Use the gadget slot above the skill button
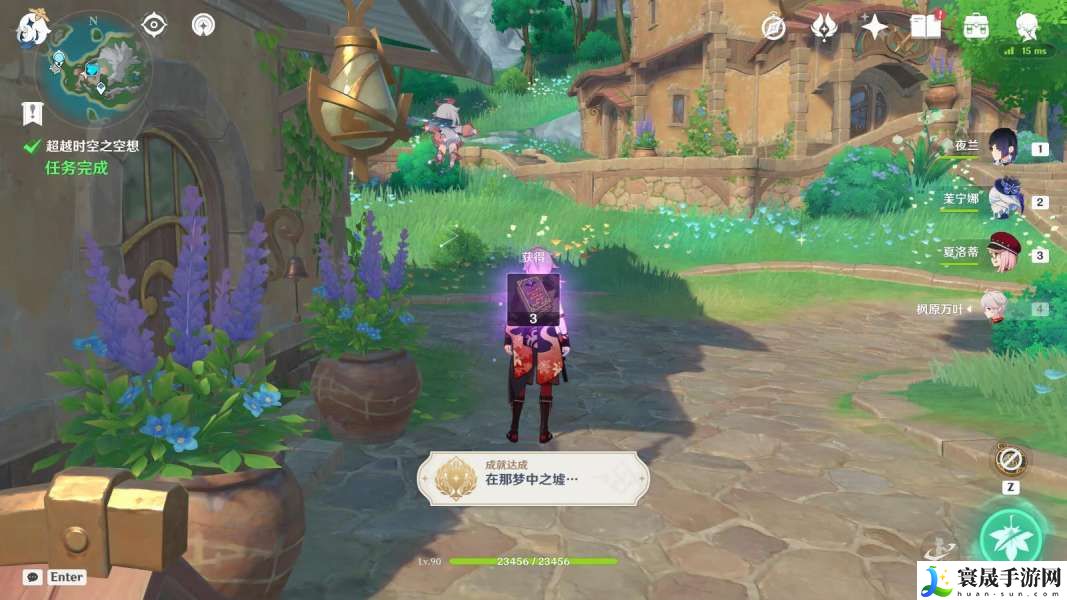 click(x=1010, y=461)
